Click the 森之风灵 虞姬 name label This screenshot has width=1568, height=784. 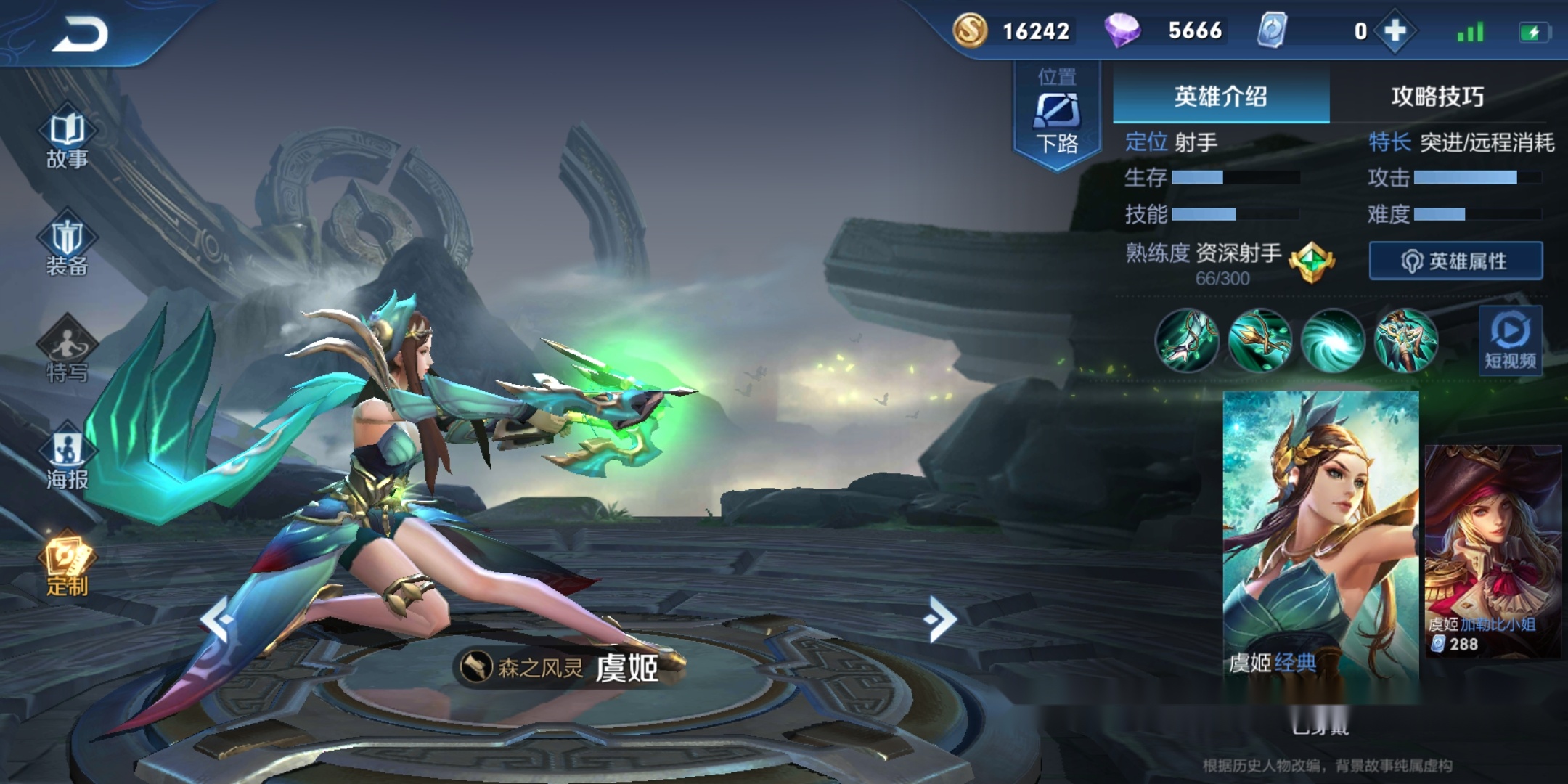pos(568,667)
